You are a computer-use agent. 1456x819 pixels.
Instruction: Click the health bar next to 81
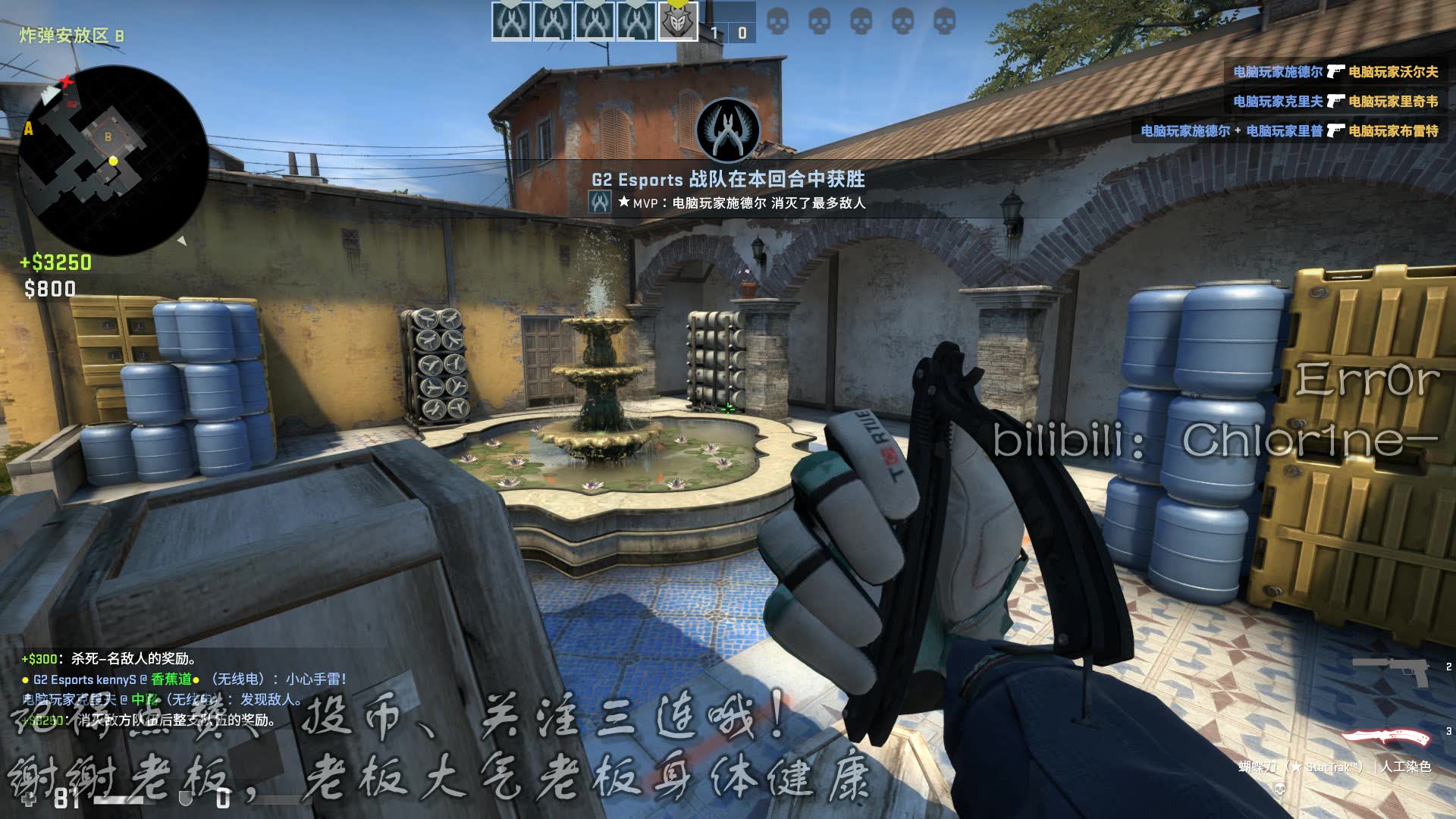118,800
